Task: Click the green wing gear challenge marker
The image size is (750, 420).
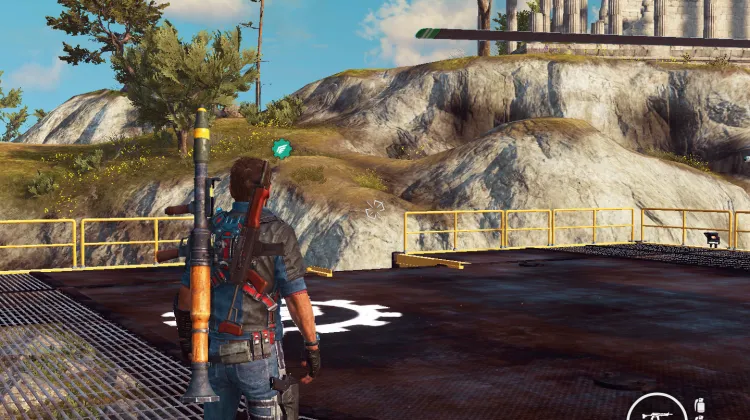Action: (281, 149)
